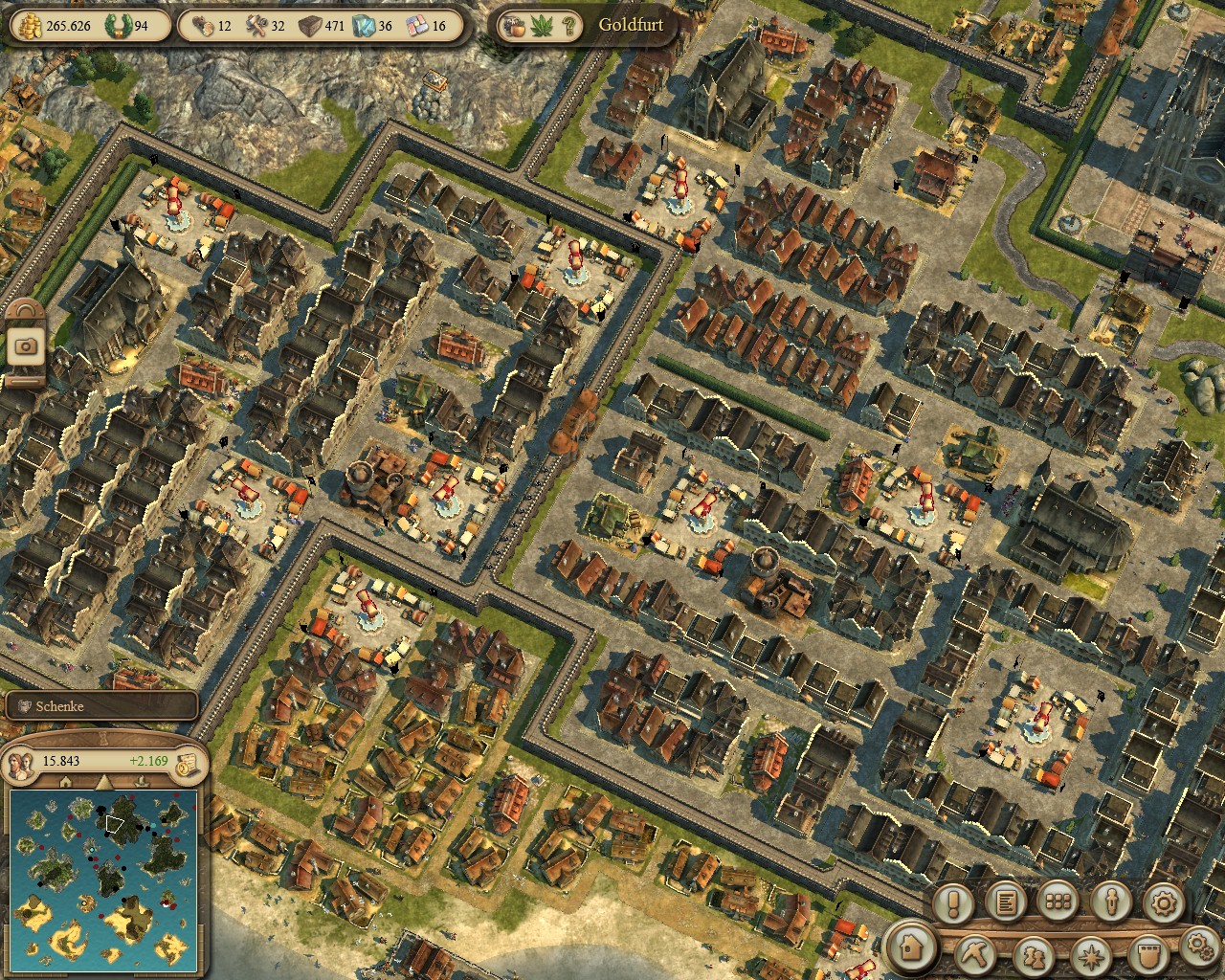Click the green leaf fertility icon
The height and width of the screenshot is (980, 1225).
(541, 26)
